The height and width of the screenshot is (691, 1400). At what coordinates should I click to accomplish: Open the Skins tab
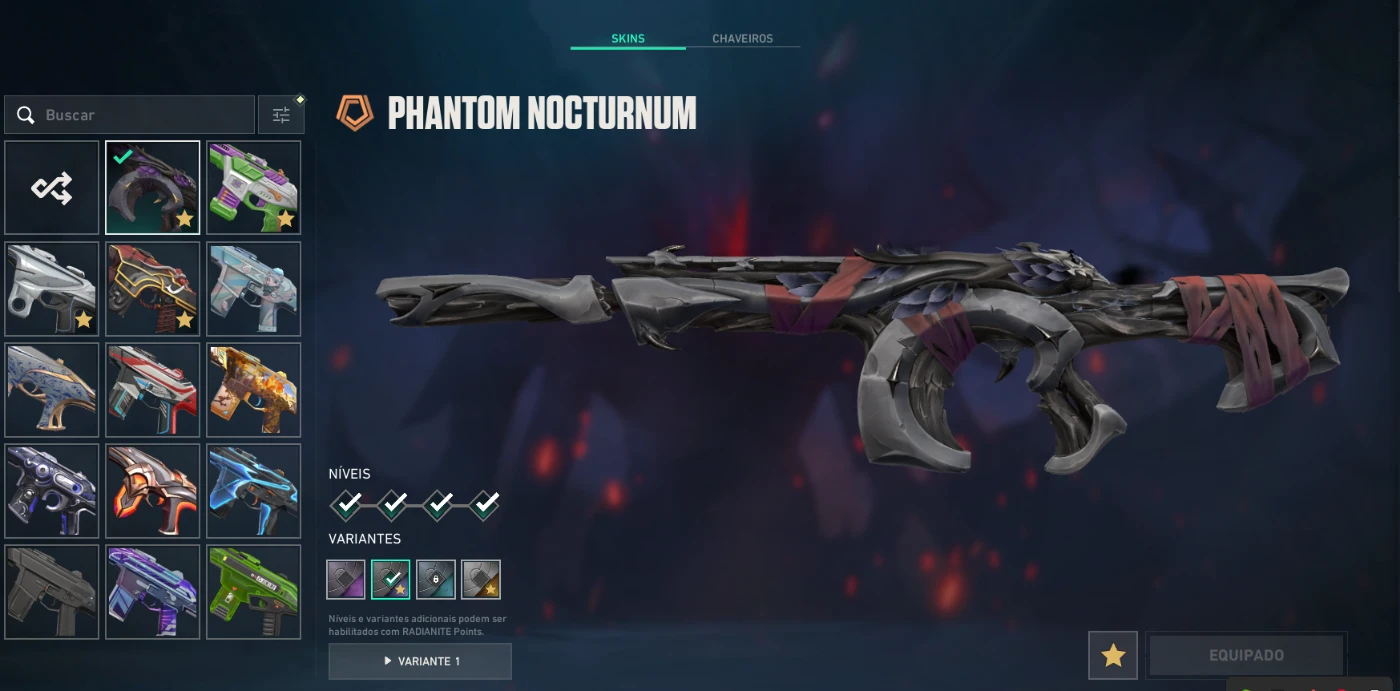628,39
